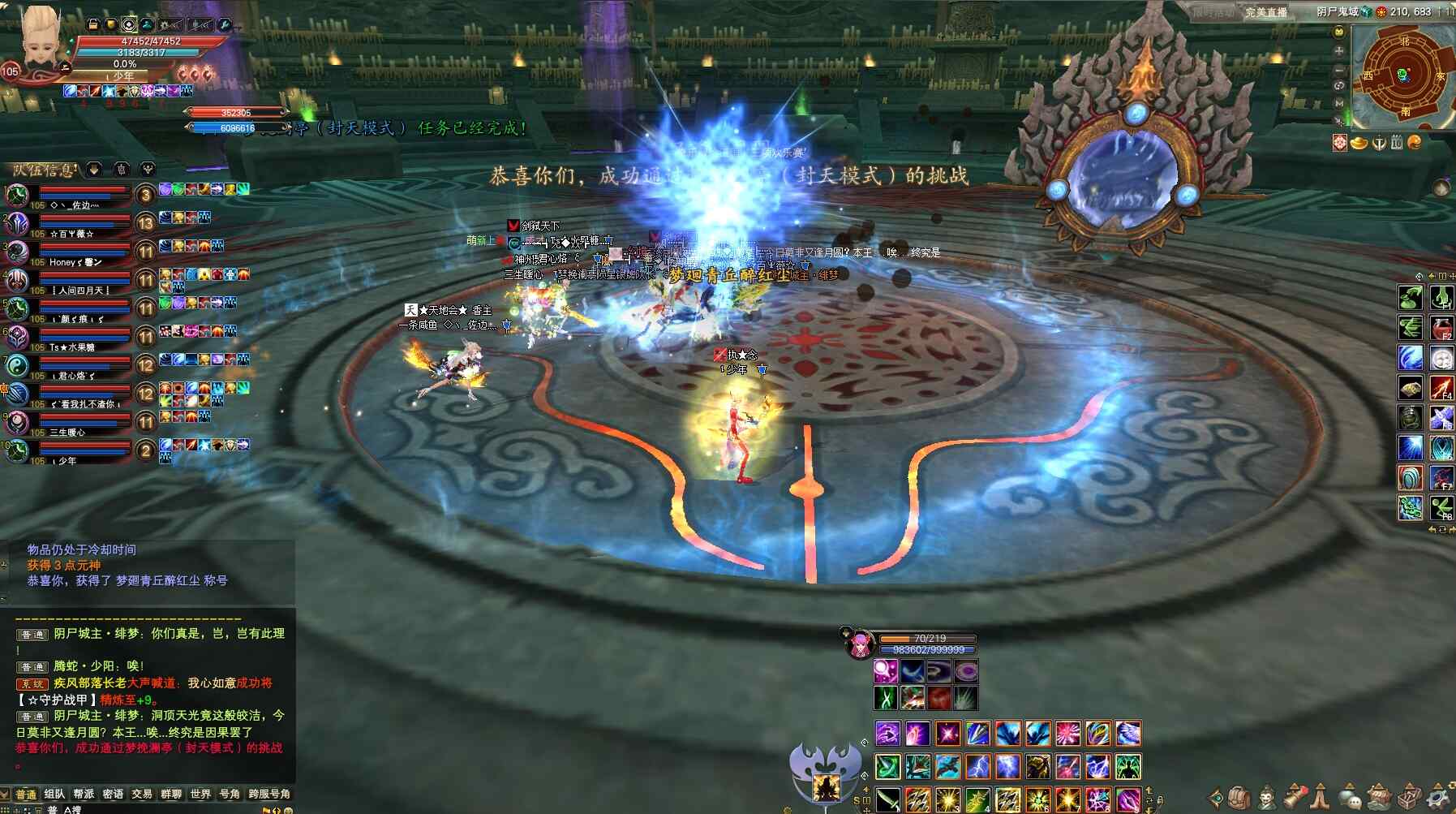Use the dagger skill in hotbar slot 1
1456x814 pixels.
[887, 799]
